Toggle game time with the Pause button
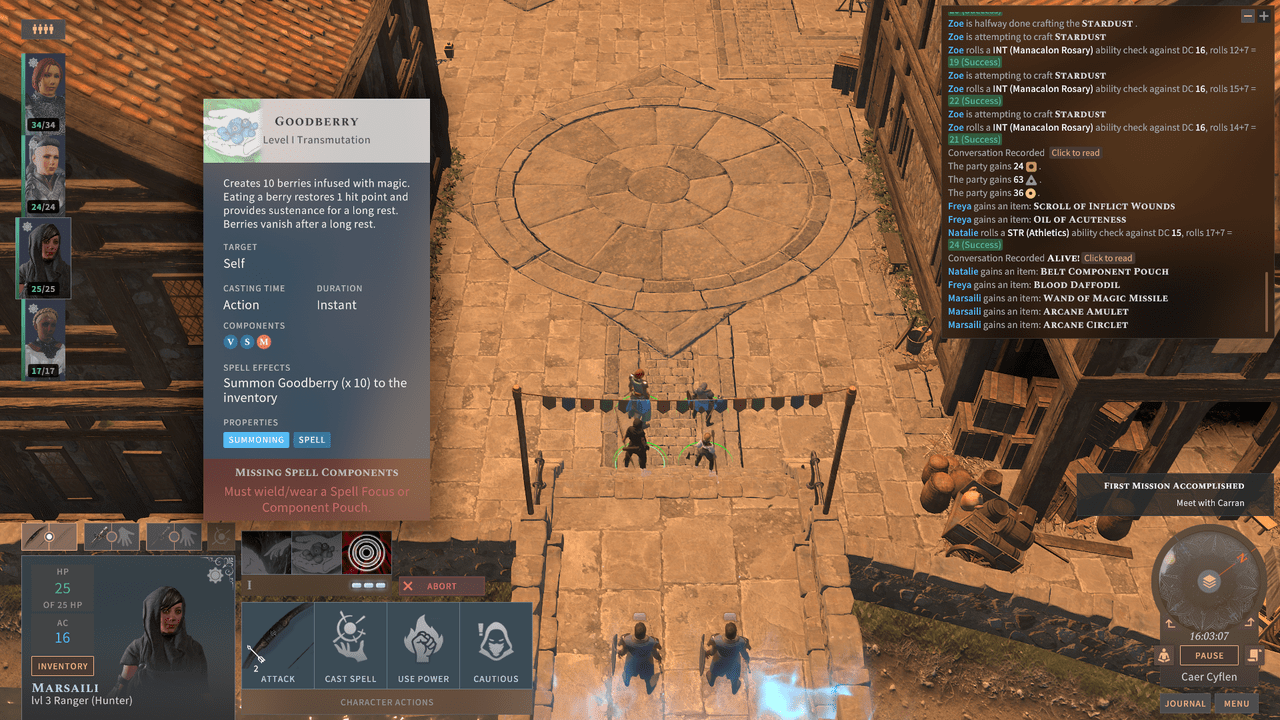This screenshot has width=1280, height=720. 1208,655
